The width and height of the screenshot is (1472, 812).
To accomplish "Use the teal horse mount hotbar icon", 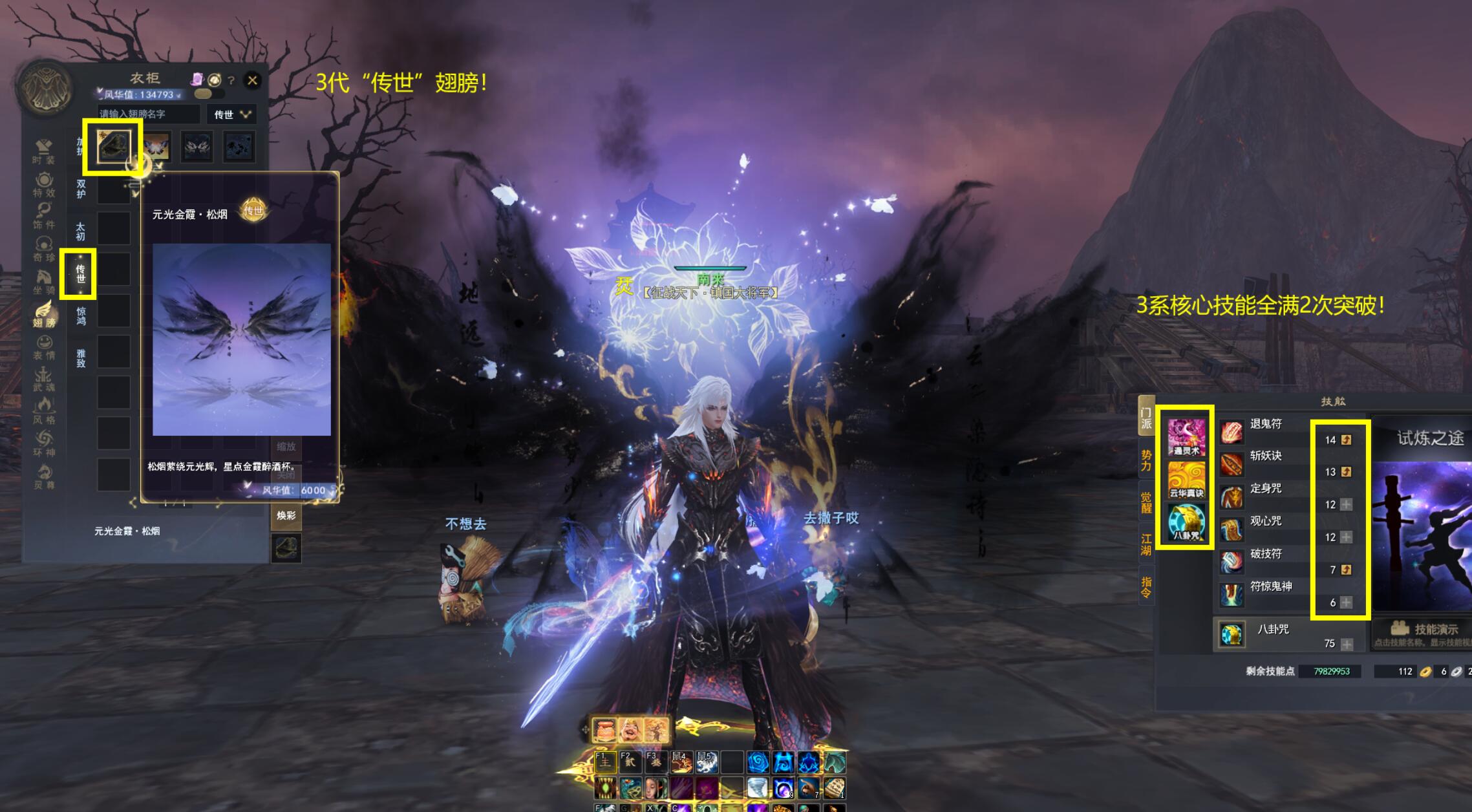I will click(834, 763).
